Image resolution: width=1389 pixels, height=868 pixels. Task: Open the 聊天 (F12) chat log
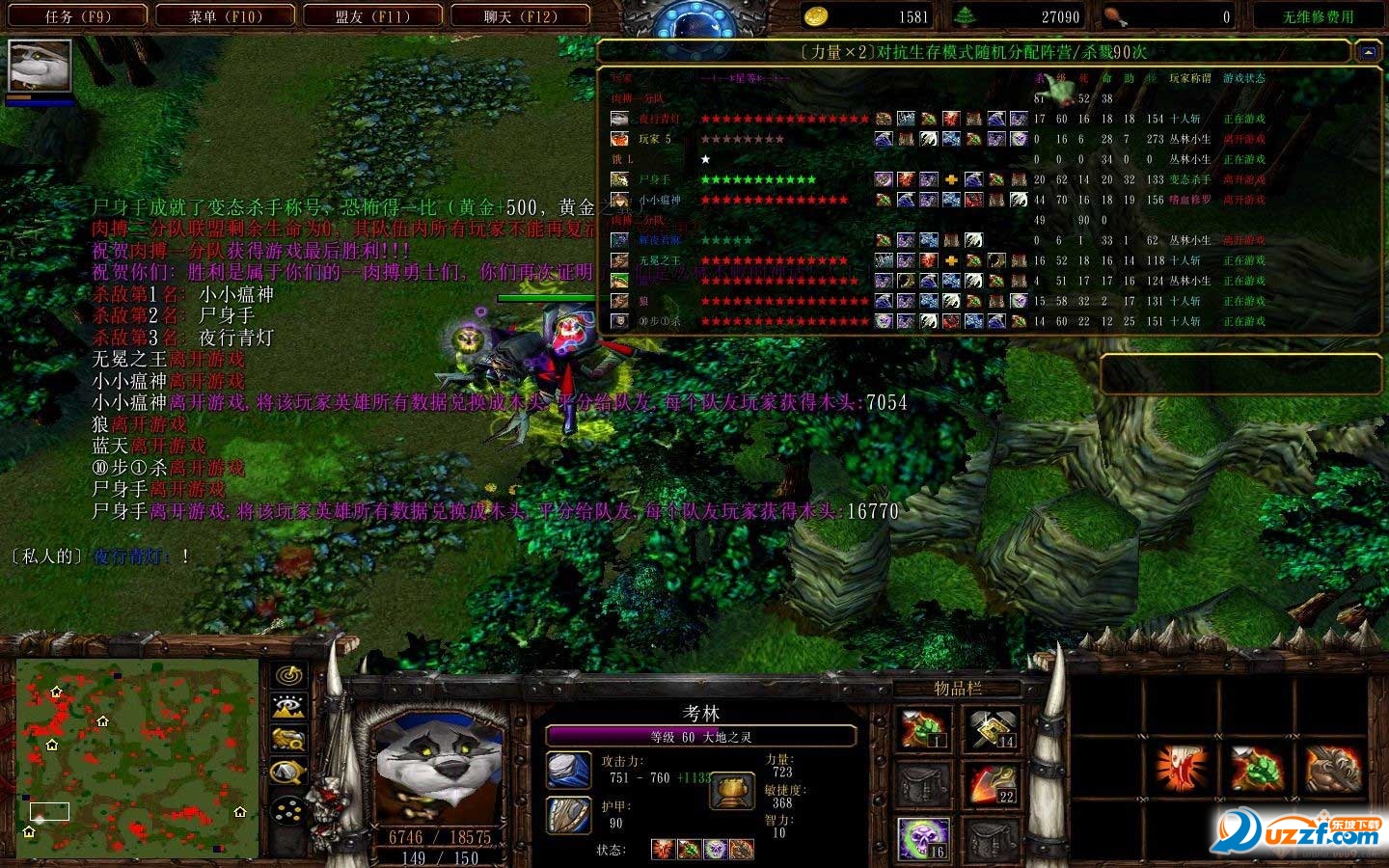click(521, 16)
